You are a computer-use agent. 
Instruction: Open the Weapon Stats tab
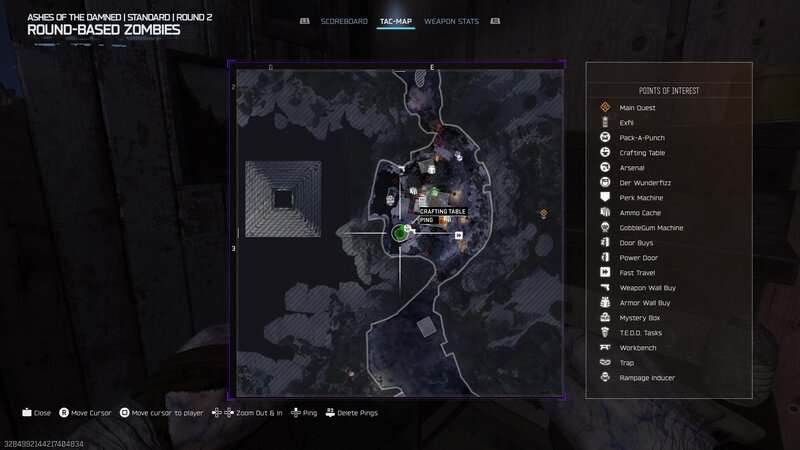coord(452,21)
